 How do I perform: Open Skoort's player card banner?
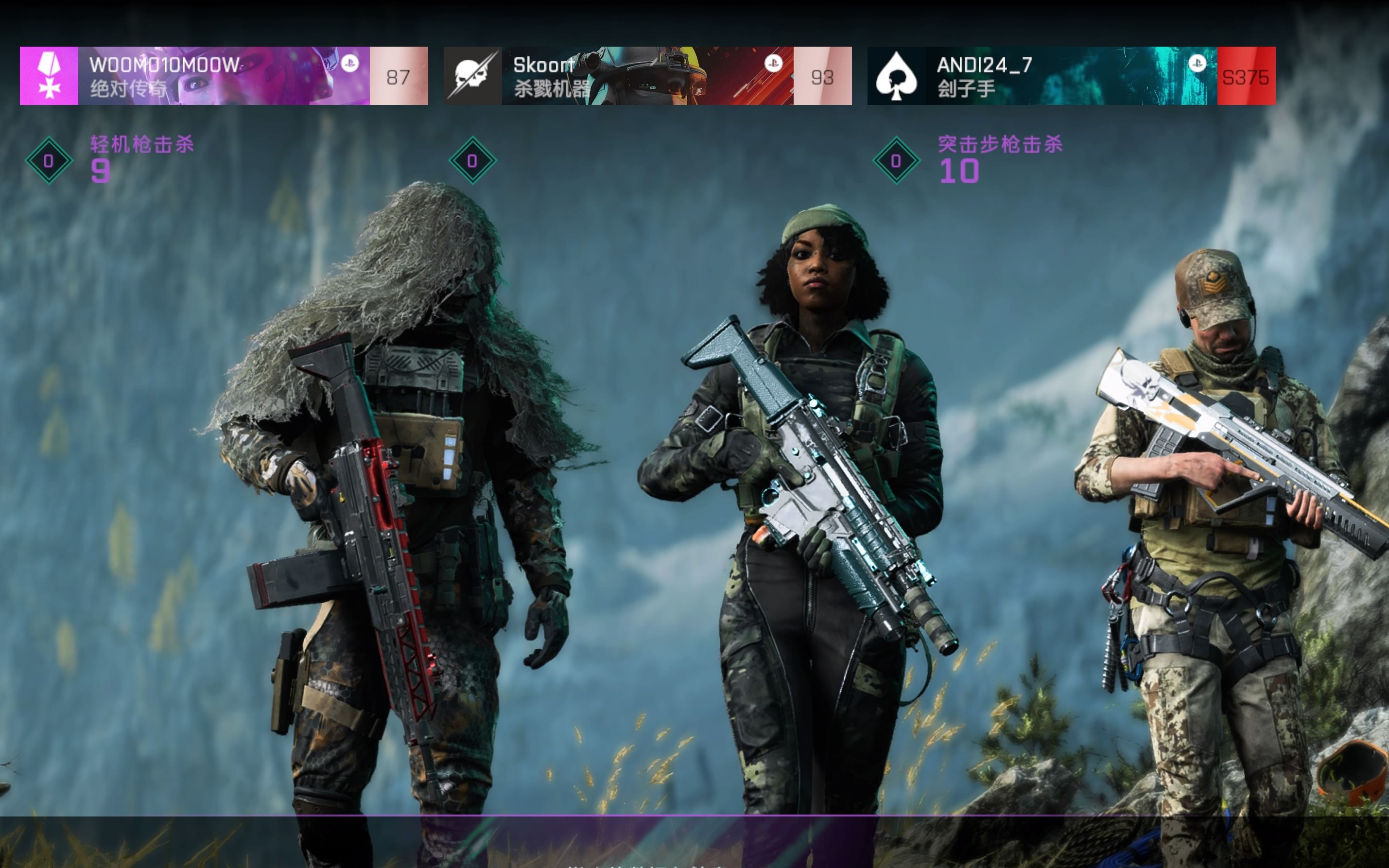pos(647,76)
